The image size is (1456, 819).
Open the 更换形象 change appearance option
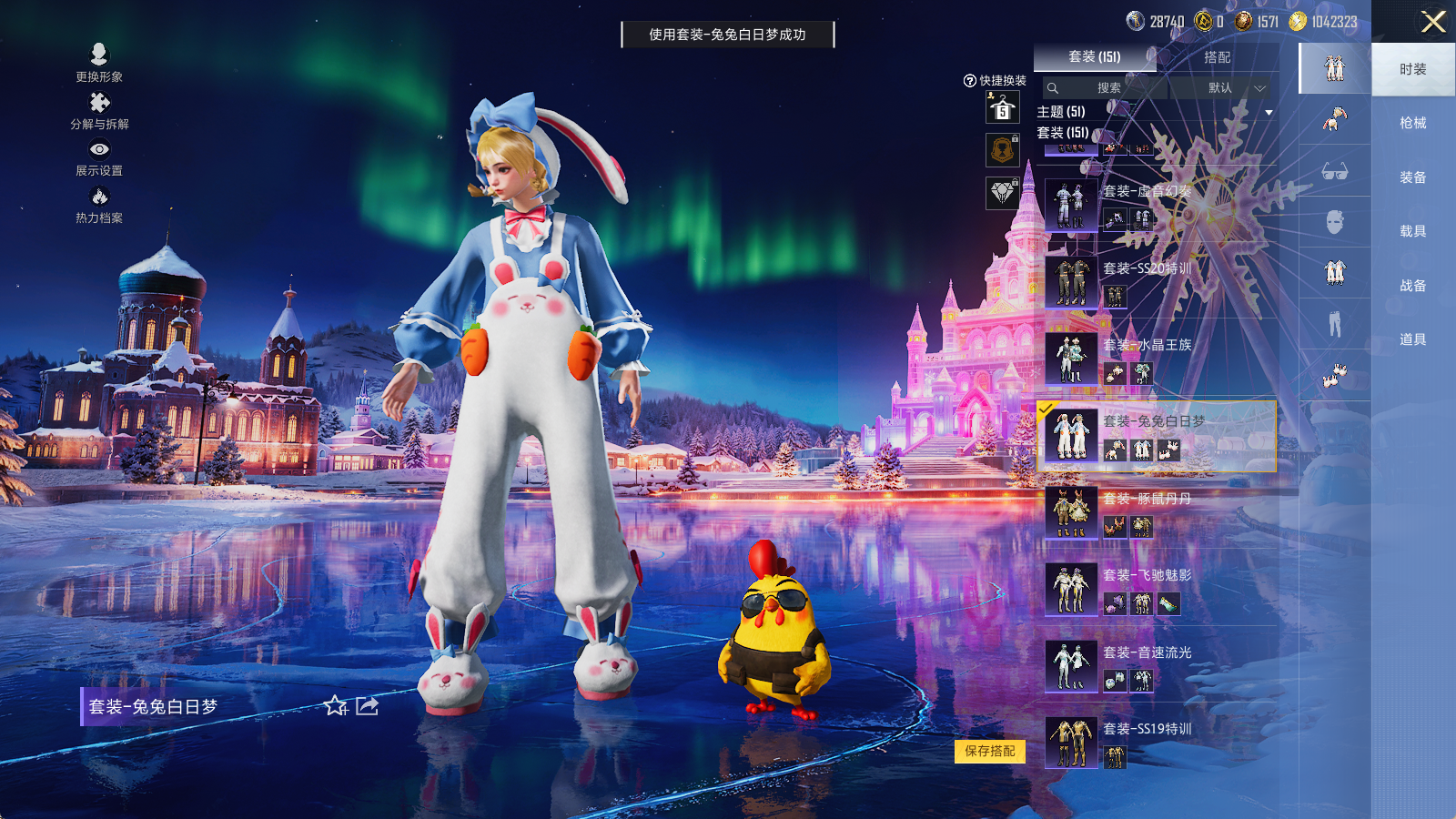[99, 63]
